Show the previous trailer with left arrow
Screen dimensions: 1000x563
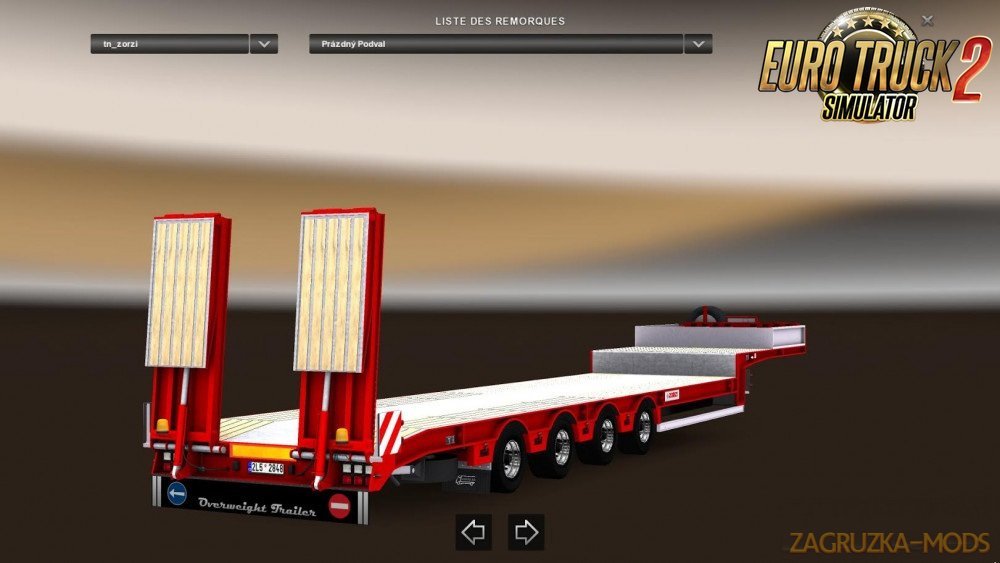click(473, 532)
